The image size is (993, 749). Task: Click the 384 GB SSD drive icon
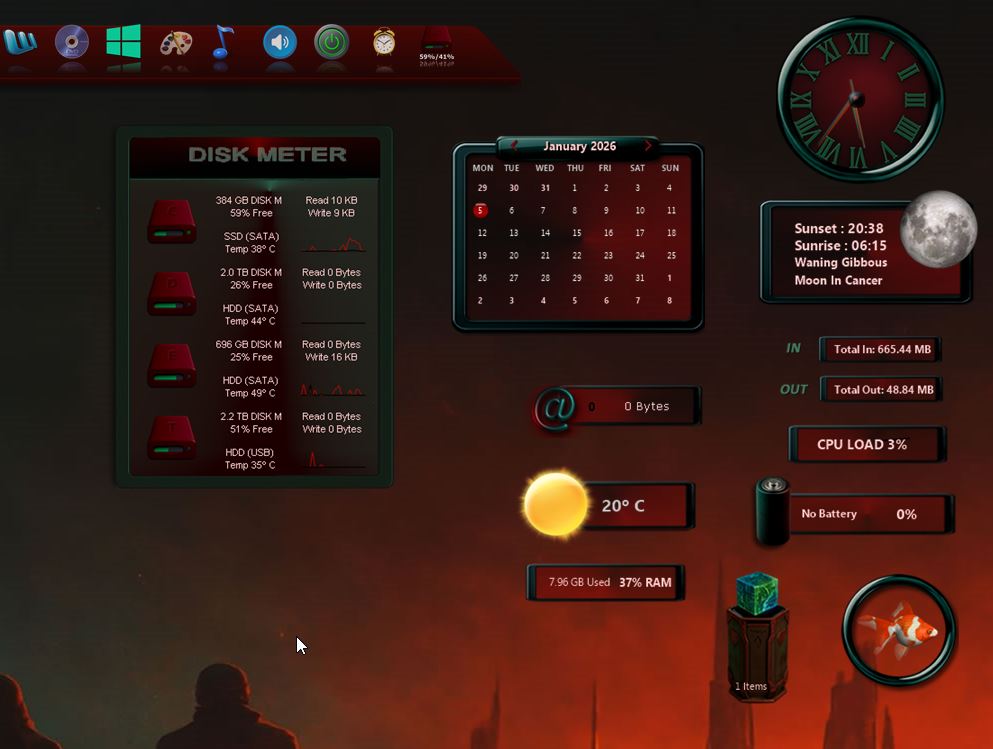[171, 222]
